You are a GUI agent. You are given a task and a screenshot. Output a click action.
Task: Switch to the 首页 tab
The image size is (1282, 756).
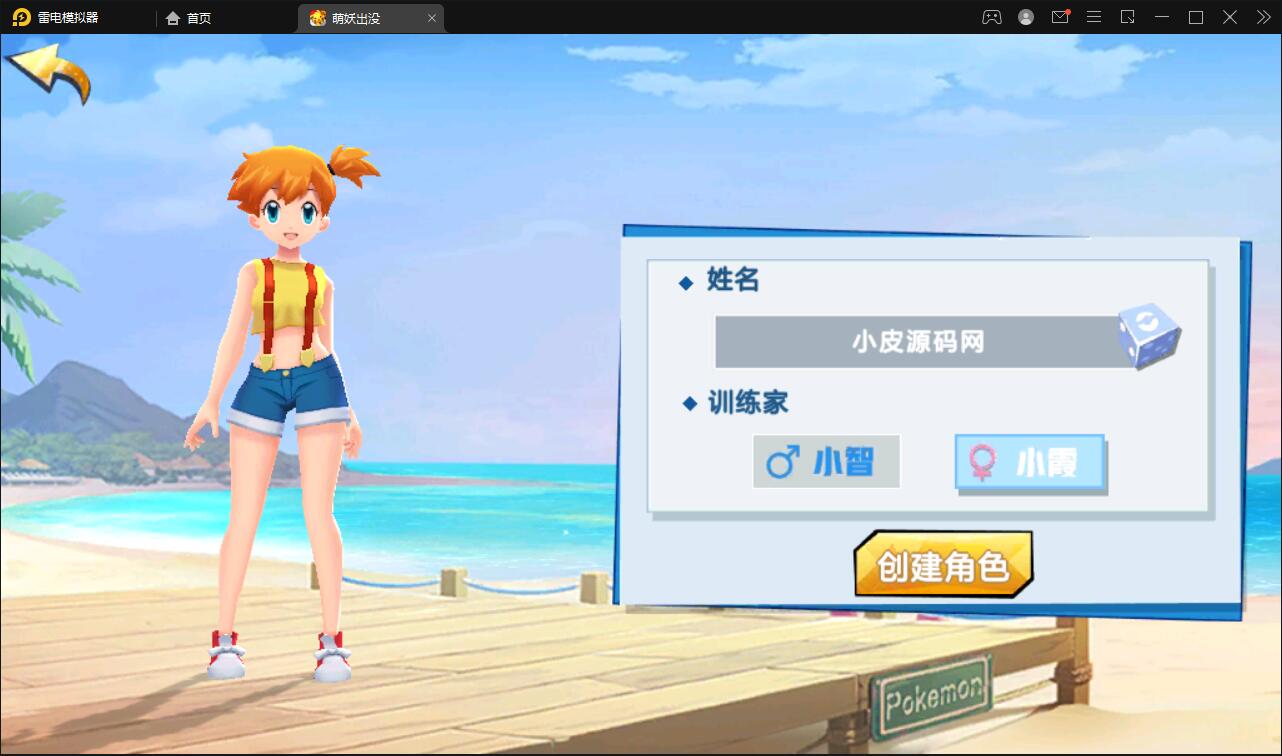(x=200, y=17)
